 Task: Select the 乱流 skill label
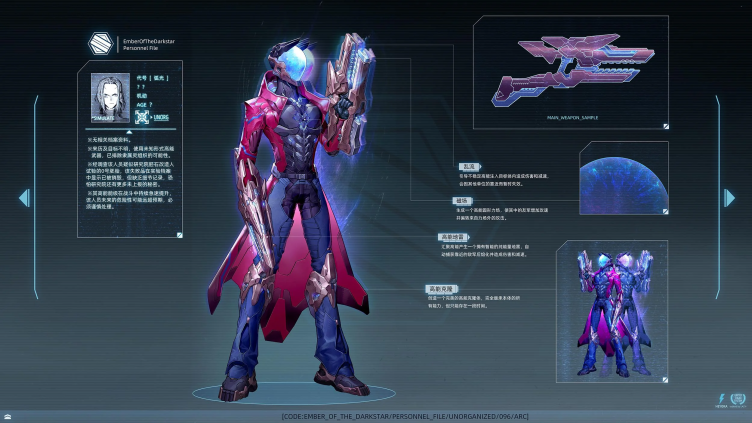pos(469,166)
